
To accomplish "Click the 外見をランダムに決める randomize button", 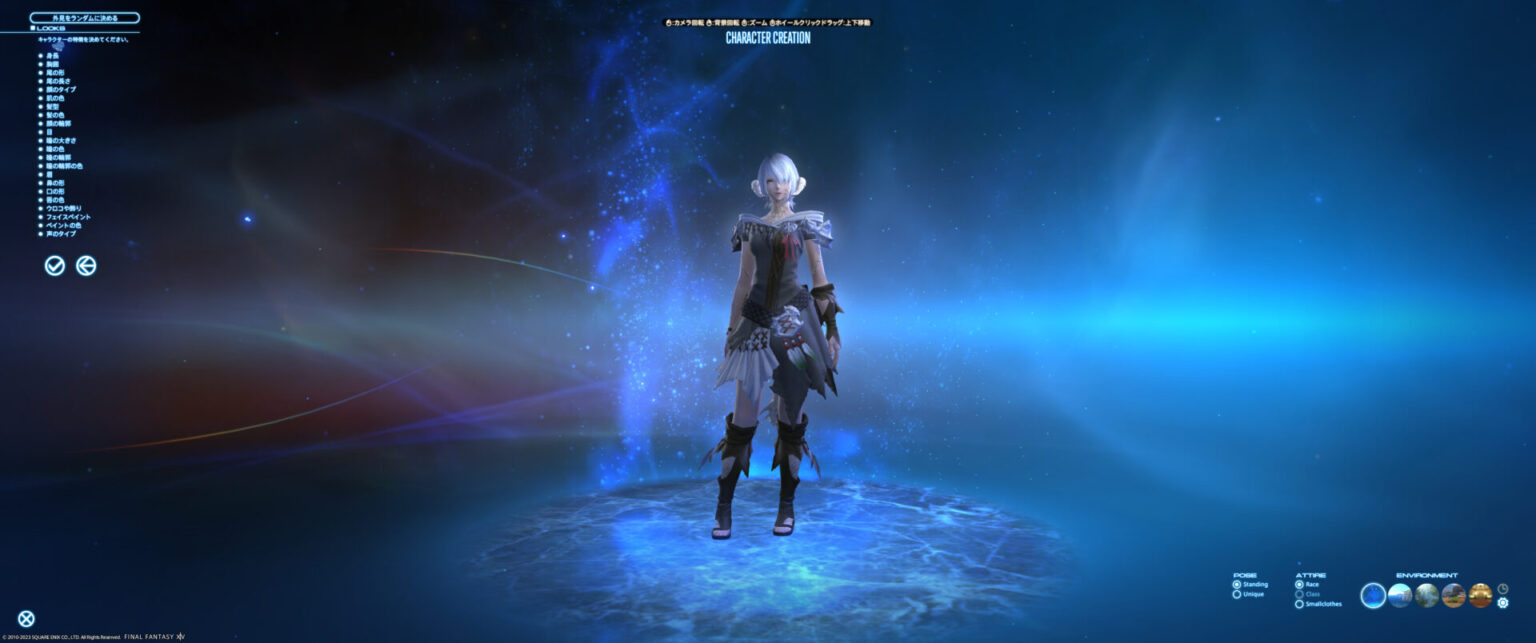I will coord(85,18).
